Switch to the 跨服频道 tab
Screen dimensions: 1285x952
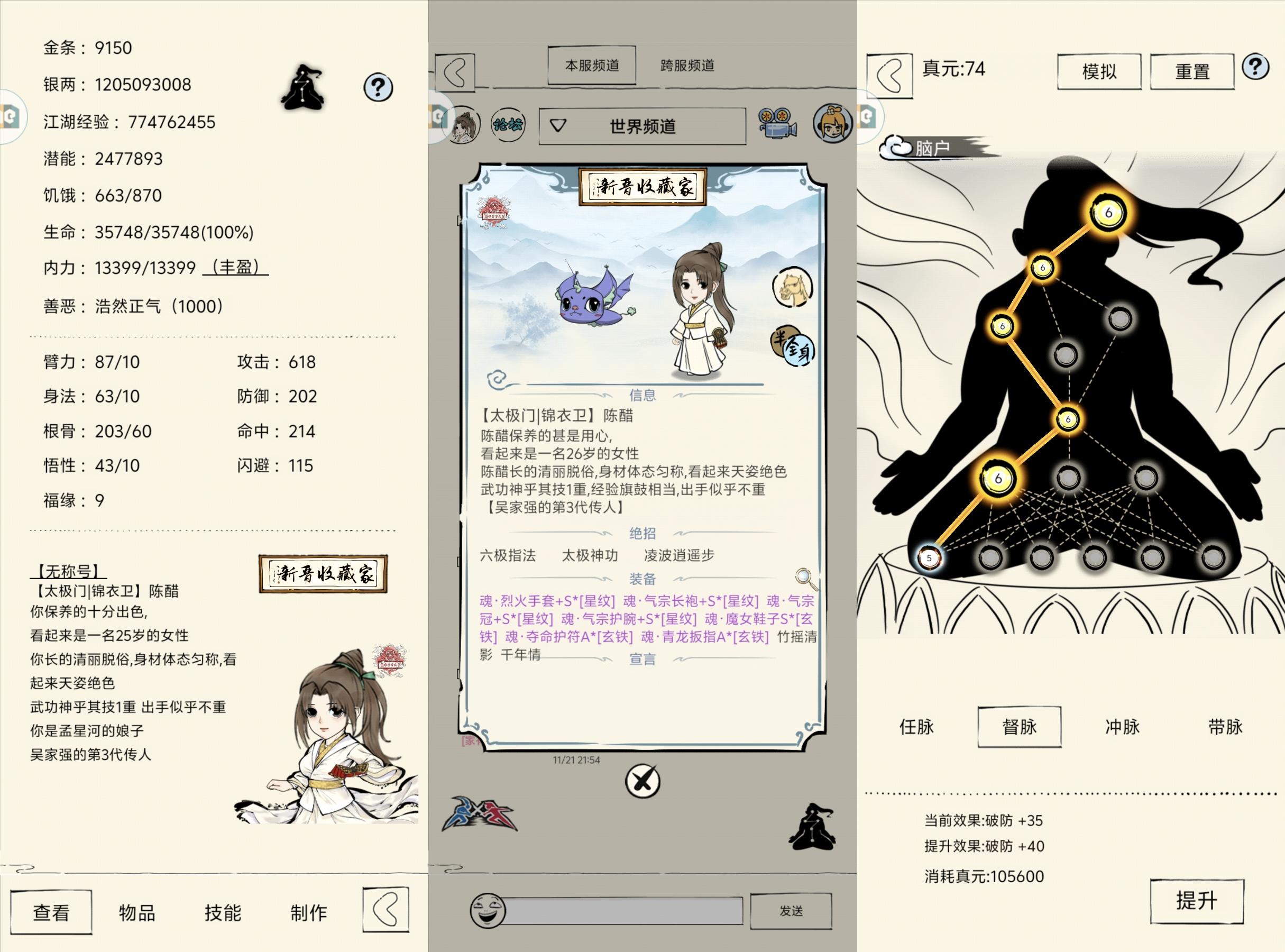[686, 65]
